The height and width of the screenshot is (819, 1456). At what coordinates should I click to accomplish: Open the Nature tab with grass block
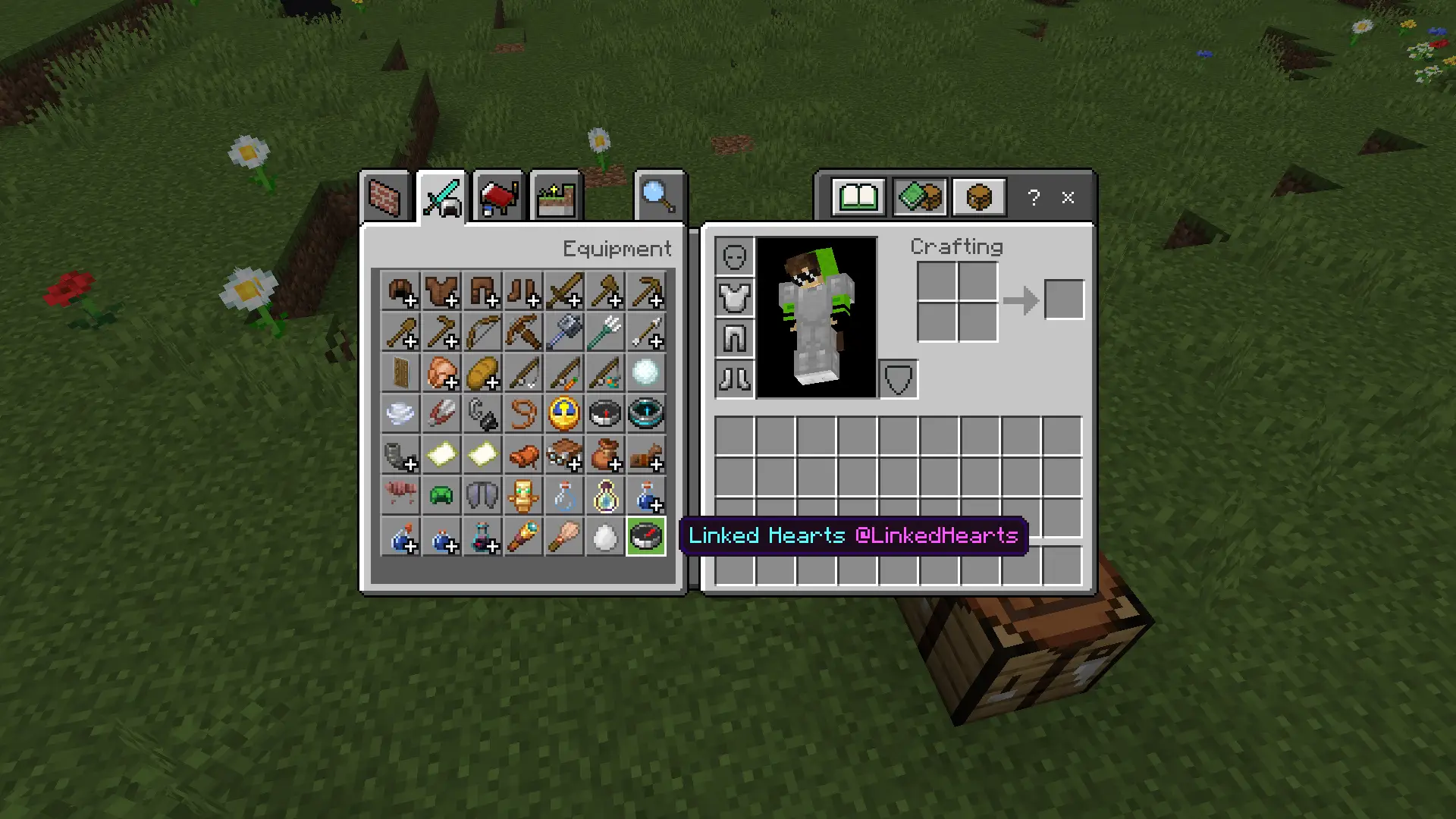point(556,197)
